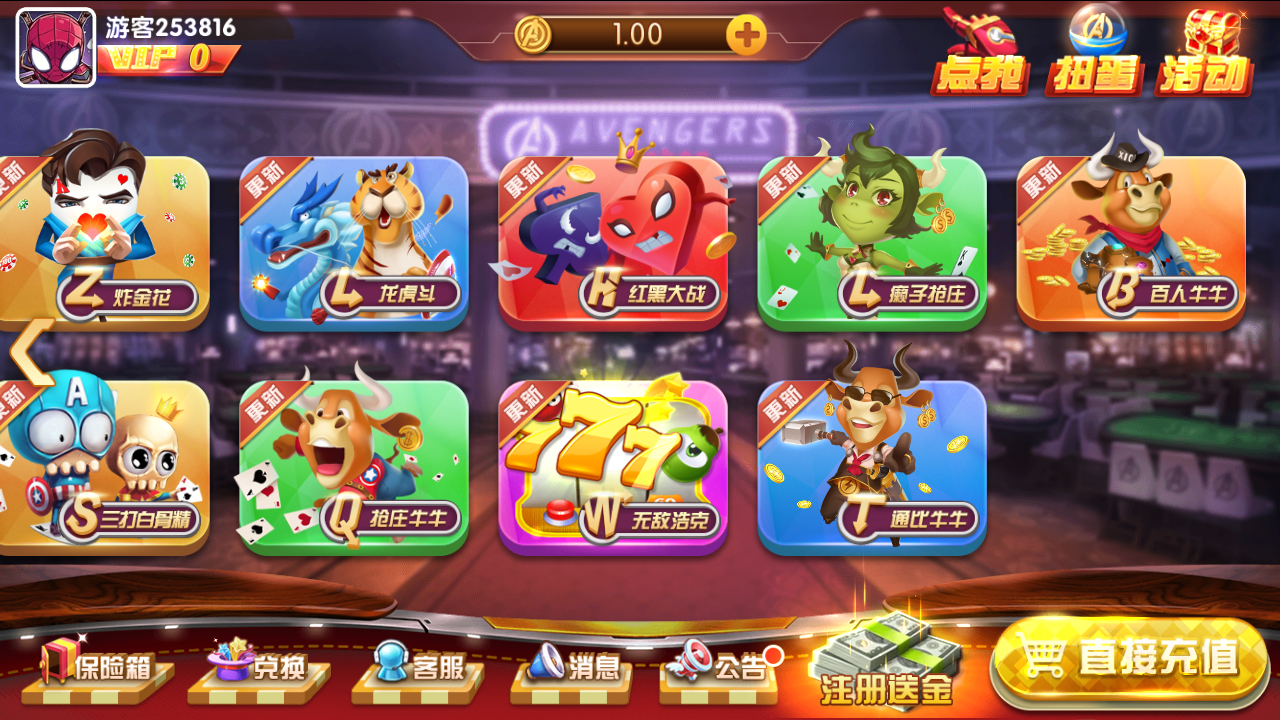Contact 客服 customer service
1280x720 pixels.
point(418,666)
